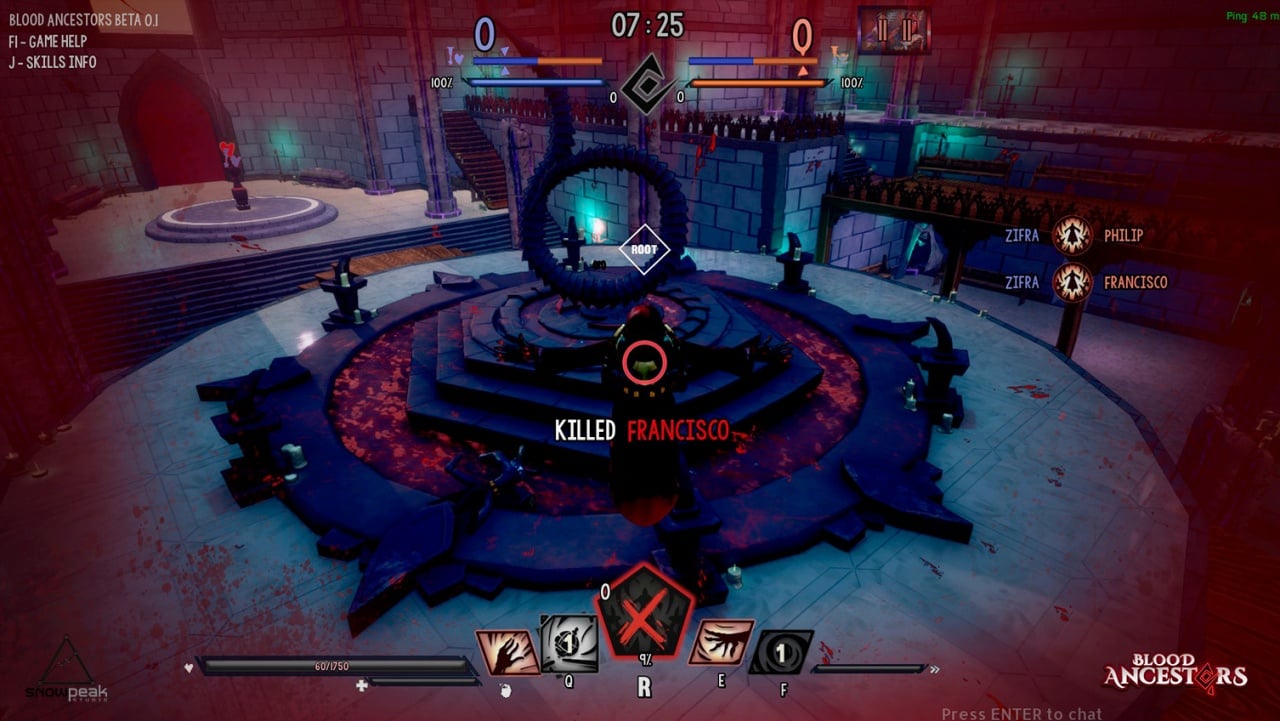This screenshot has width=1280, height=721.
Task: Select the top-right pause portrait panel
Action: point(893,30)
